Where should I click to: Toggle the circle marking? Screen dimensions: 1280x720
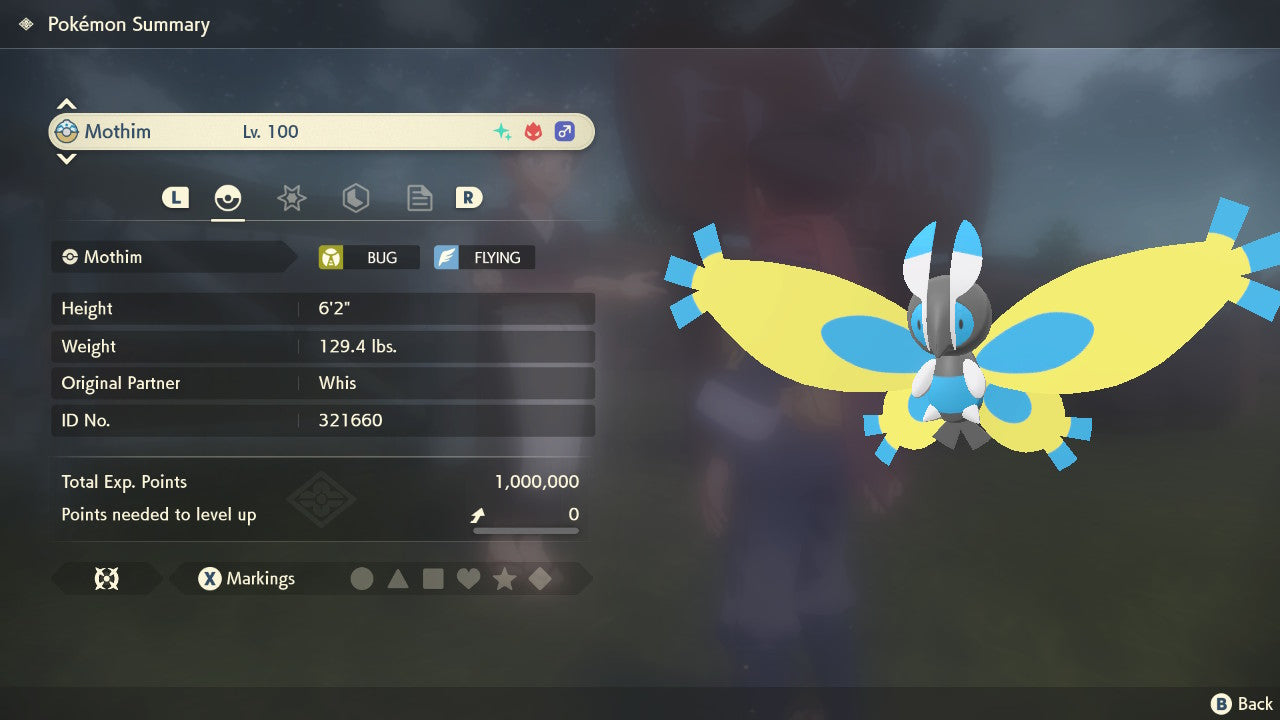click(x=362, y=579)
